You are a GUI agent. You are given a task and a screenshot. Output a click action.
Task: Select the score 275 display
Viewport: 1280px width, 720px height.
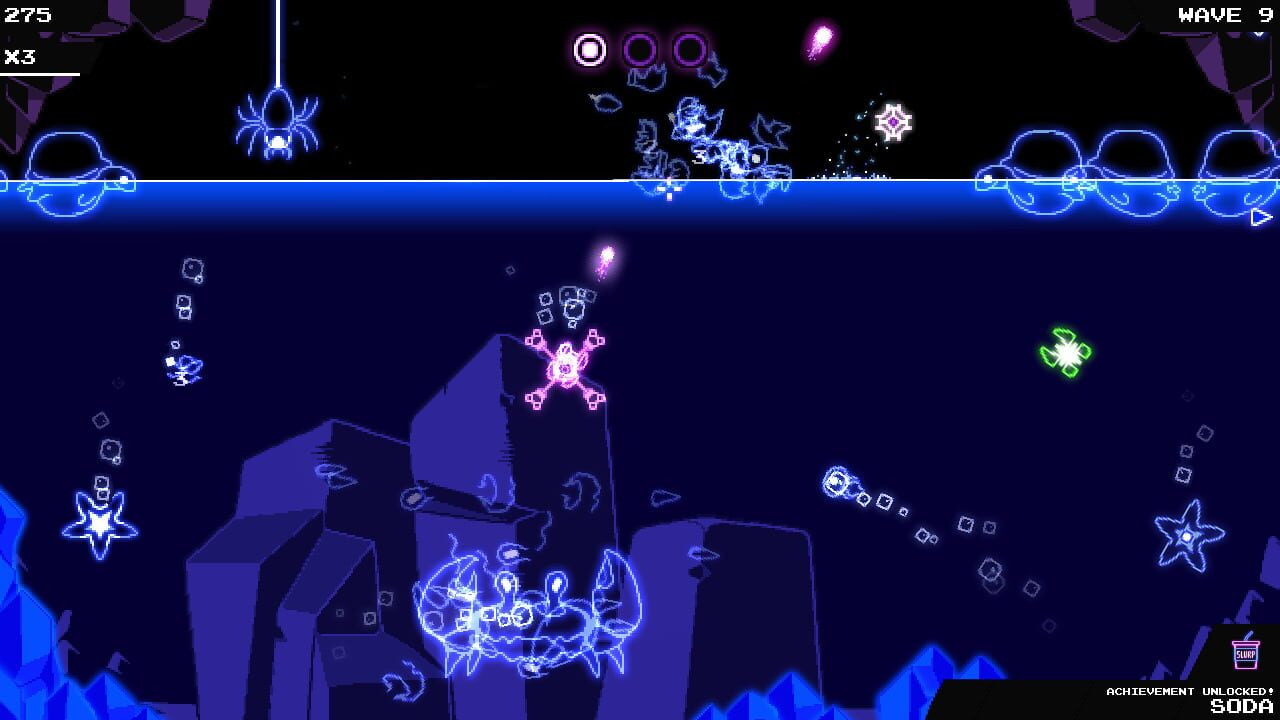click(x=27, y=15)
